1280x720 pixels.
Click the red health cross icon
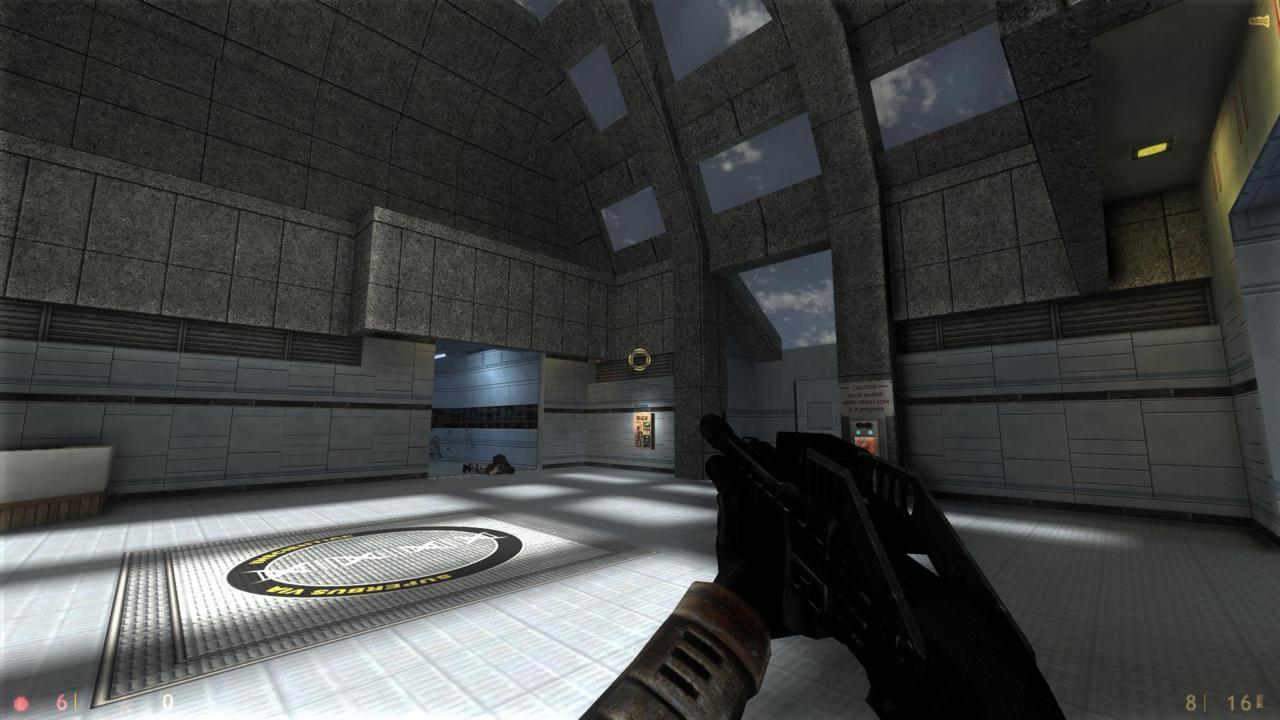click(x=22, y=702)
